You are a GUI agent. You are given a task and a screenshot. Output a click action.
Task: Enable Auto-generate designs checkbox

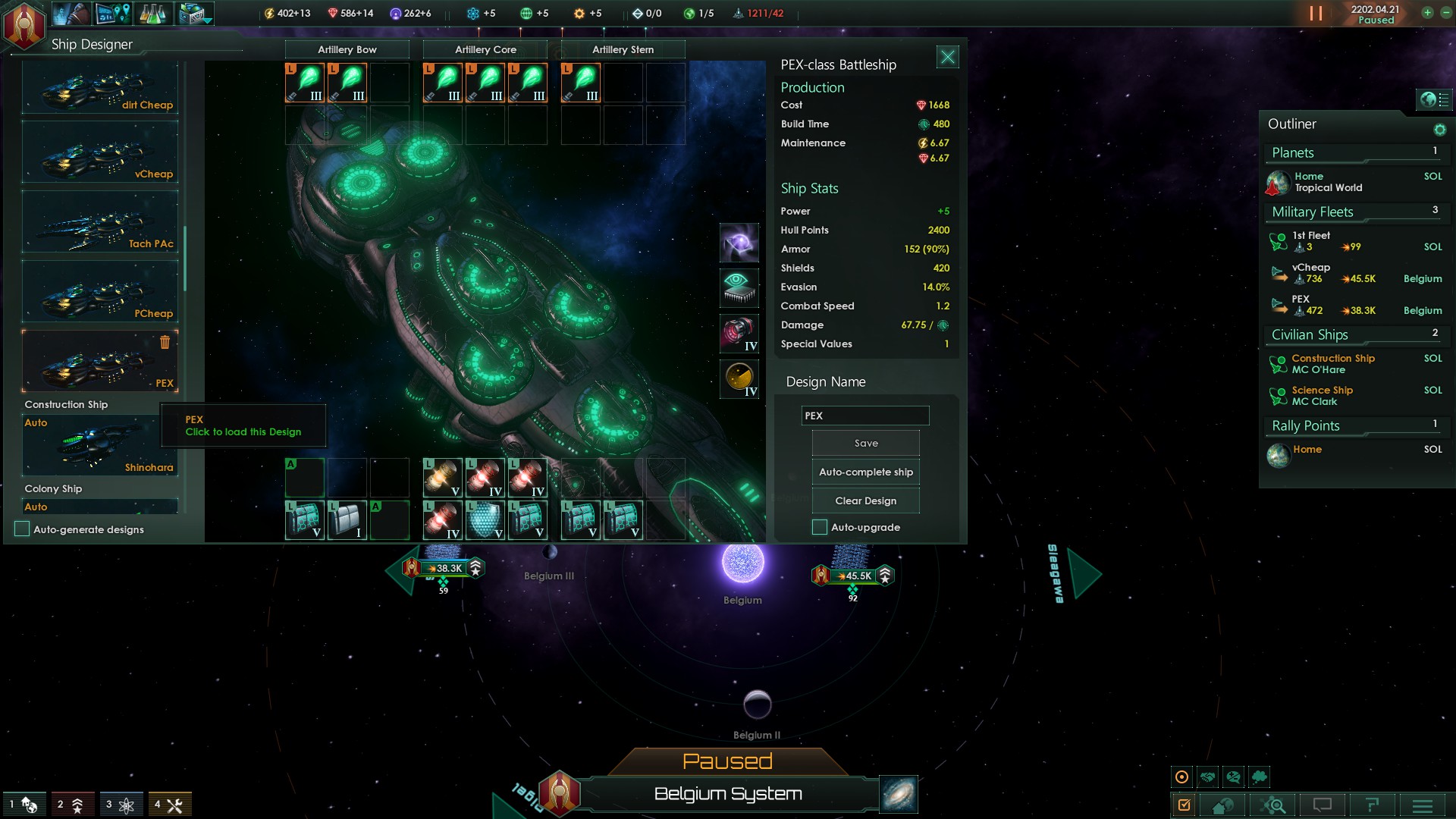(22, 529)
